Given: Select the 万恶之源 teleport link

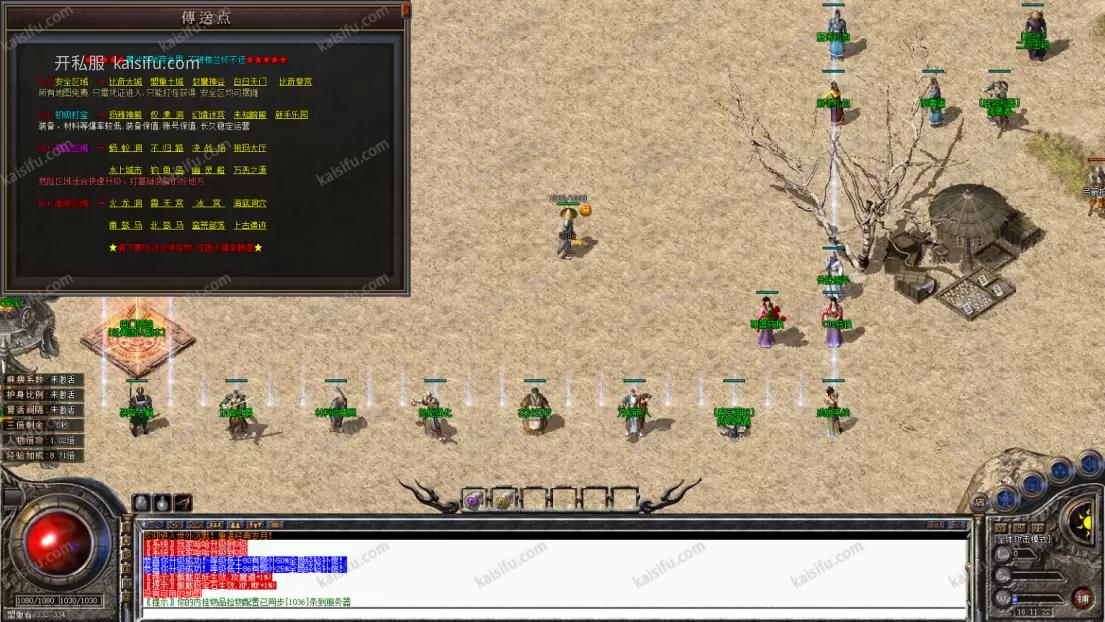Looking at the screenshot, I should [x=250, y=170].
